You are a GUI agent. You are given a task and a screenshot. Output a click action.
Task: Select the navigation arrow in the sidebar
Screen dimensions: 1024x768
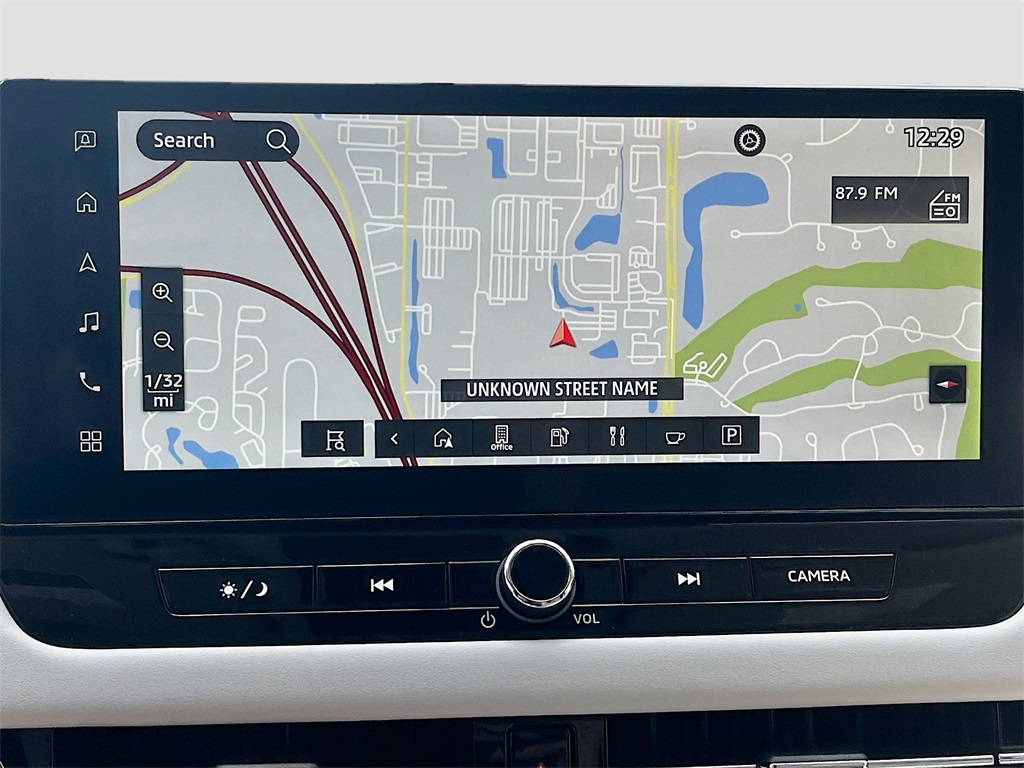point(88,262)
